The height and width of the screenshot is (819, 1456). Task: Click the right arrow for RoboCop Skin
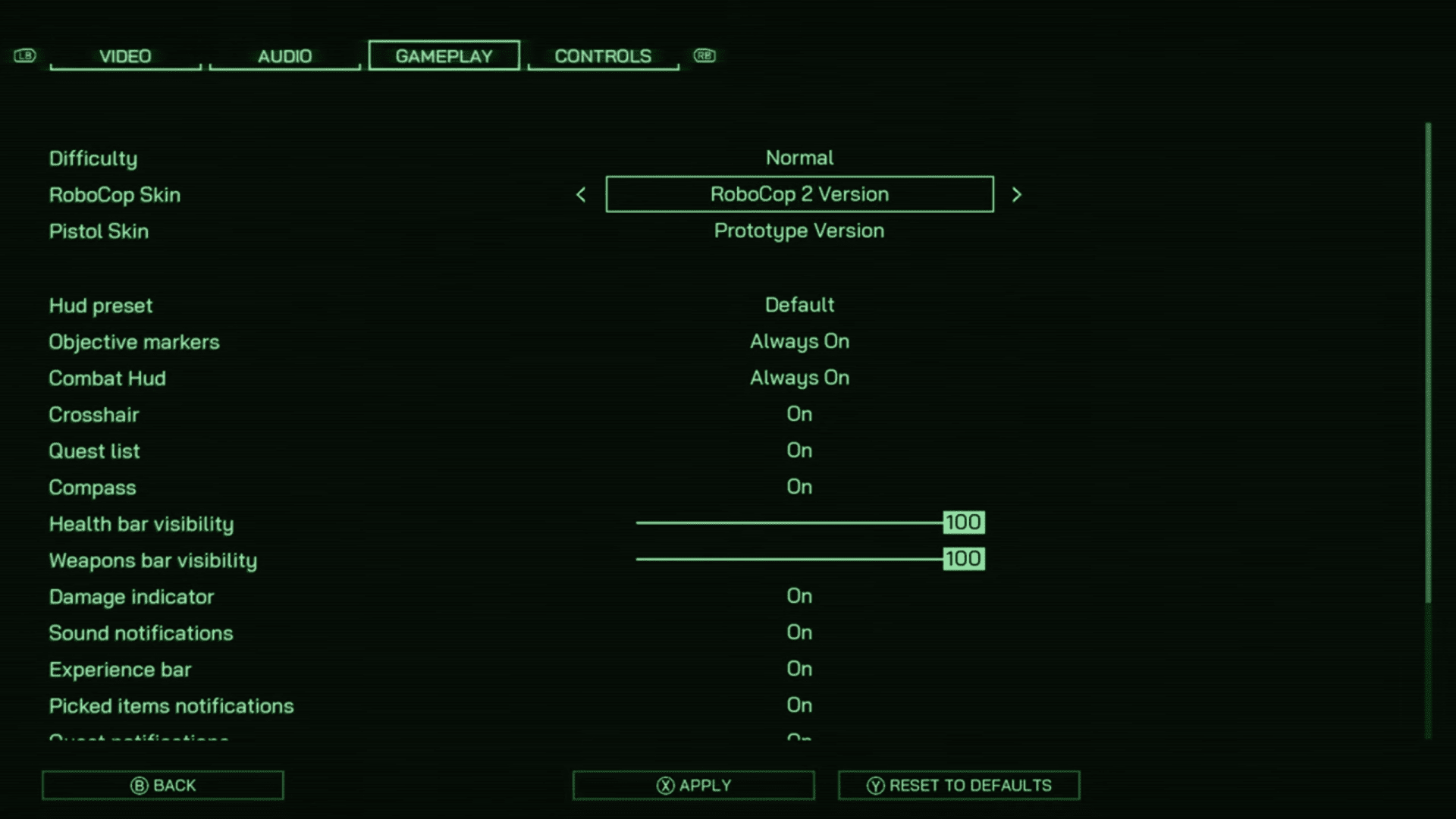click(1017, 195)
